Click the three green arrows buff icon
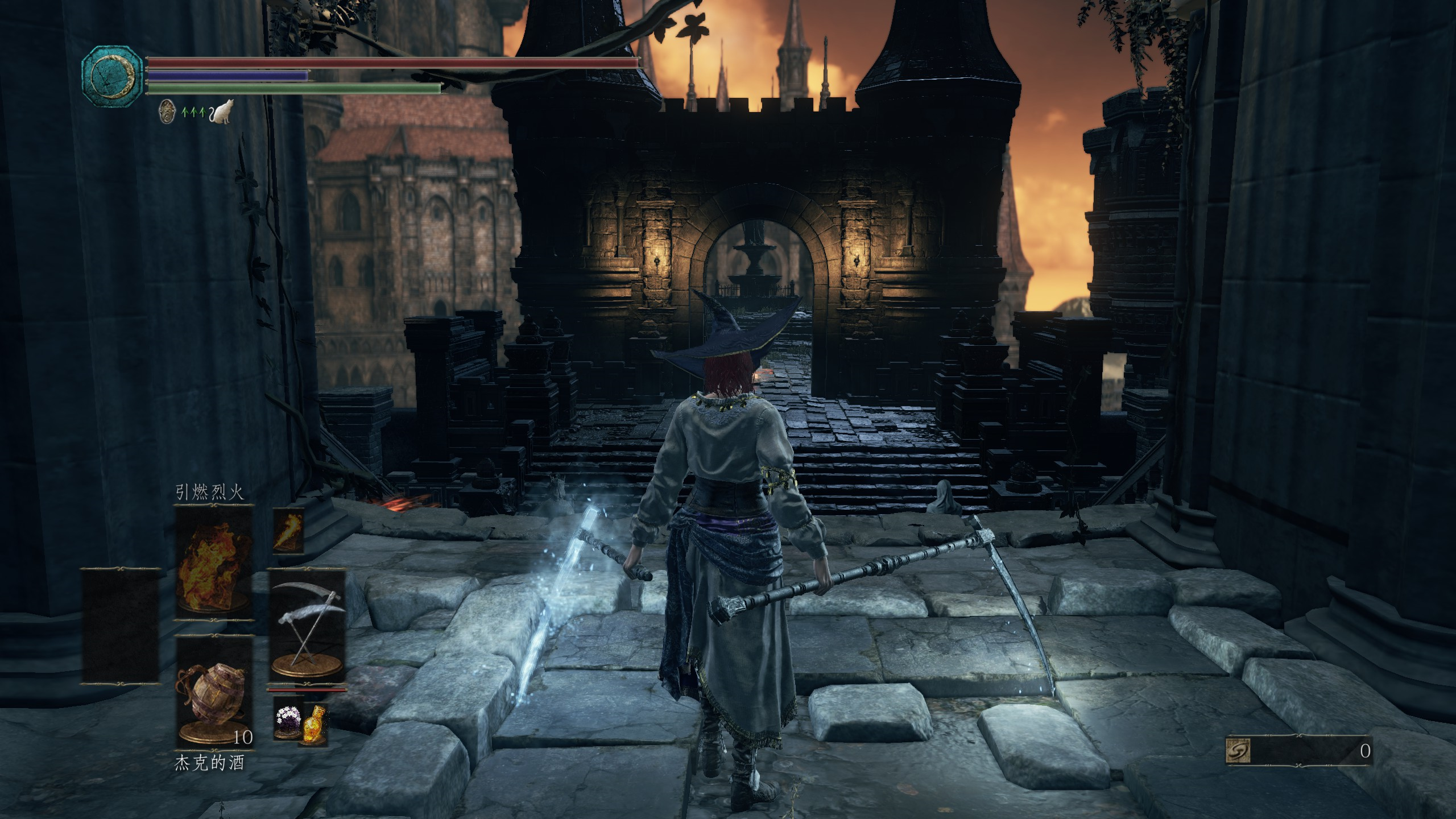 (193, 113)
